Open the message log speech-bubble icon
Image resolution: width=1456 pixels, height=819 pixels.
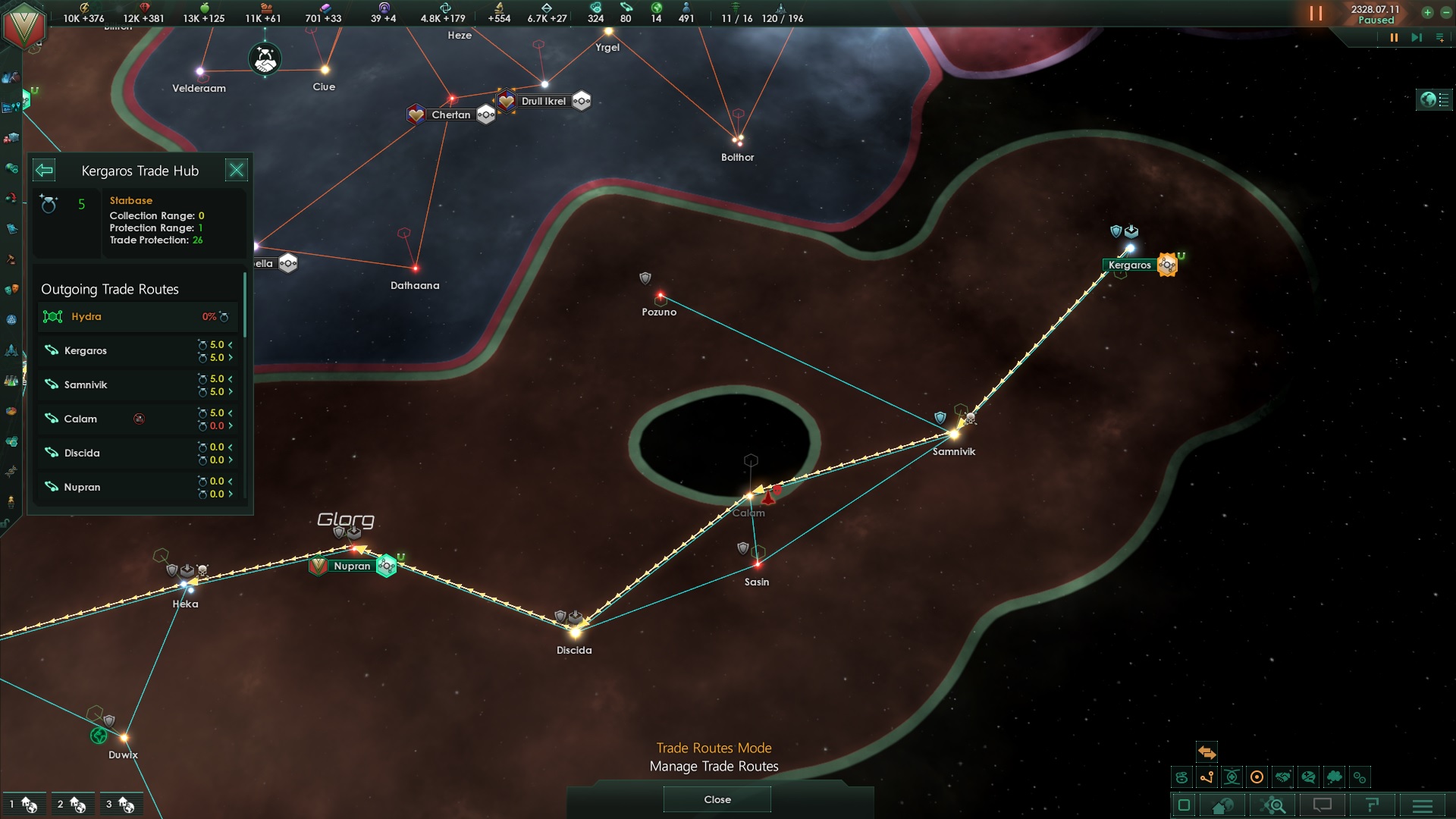tap(1321, 805)
